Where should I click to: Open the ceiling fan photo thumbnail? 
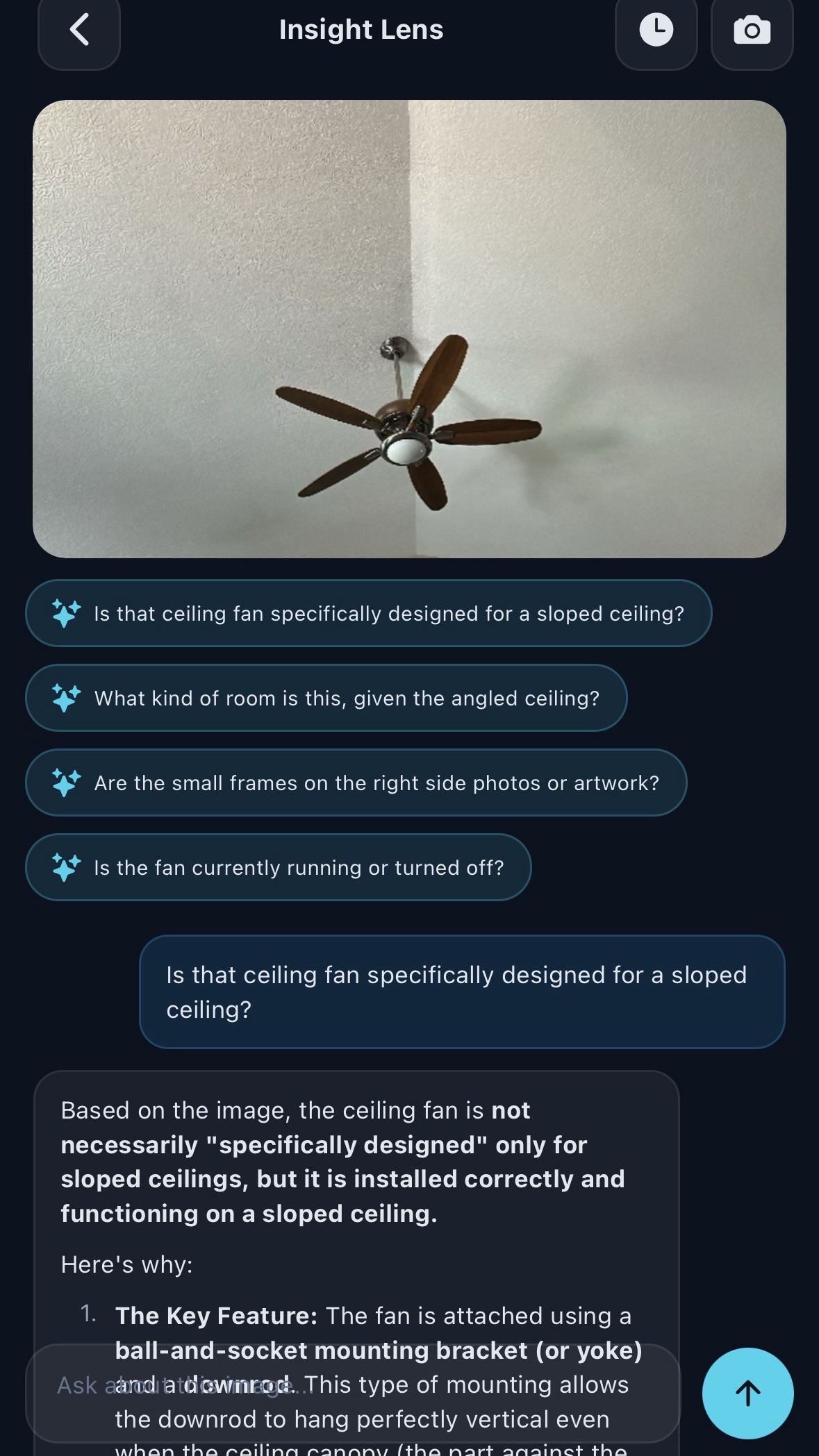point(409,329)
